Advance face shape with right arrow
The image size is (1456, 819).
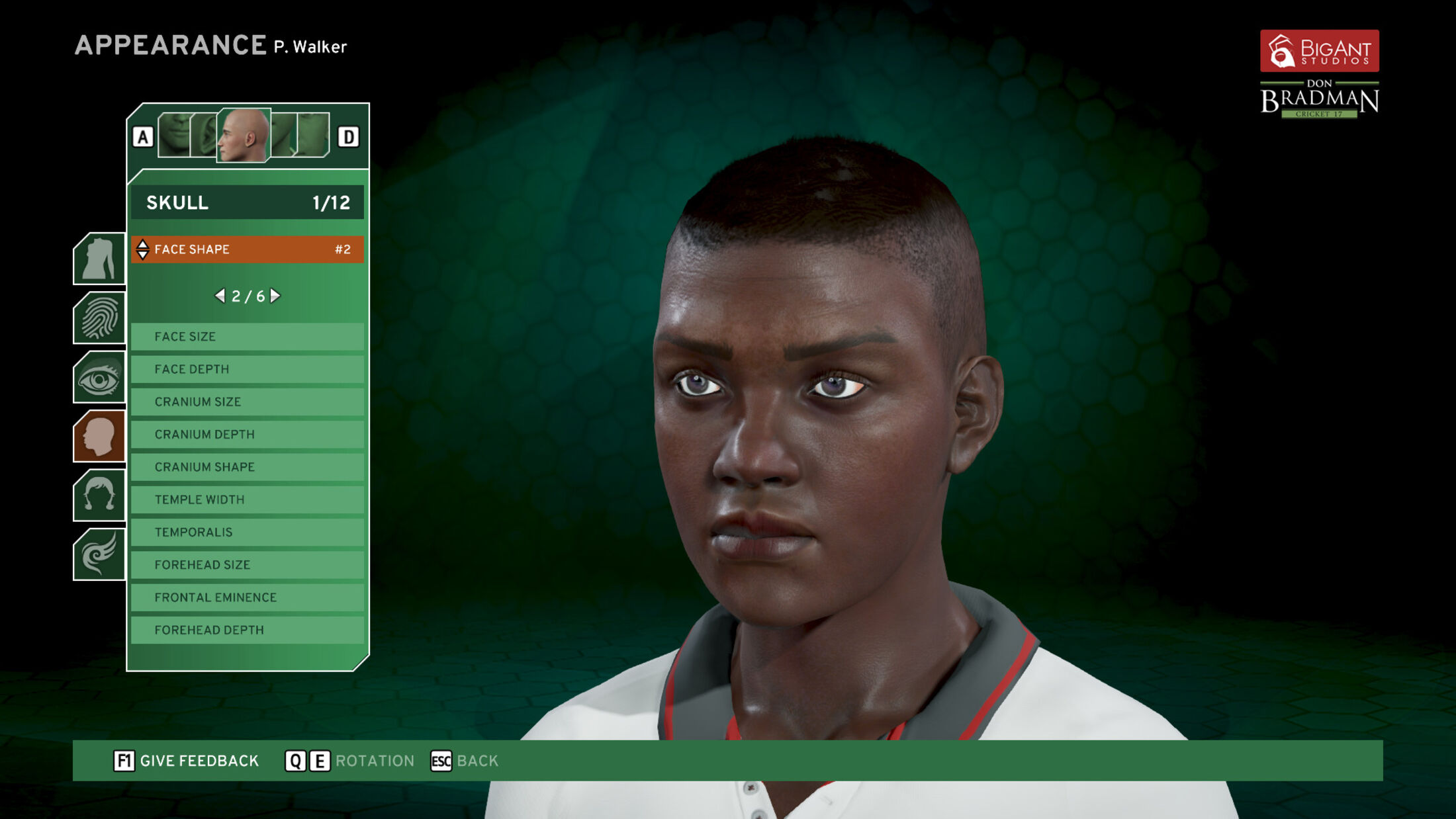tap(275, 296)
